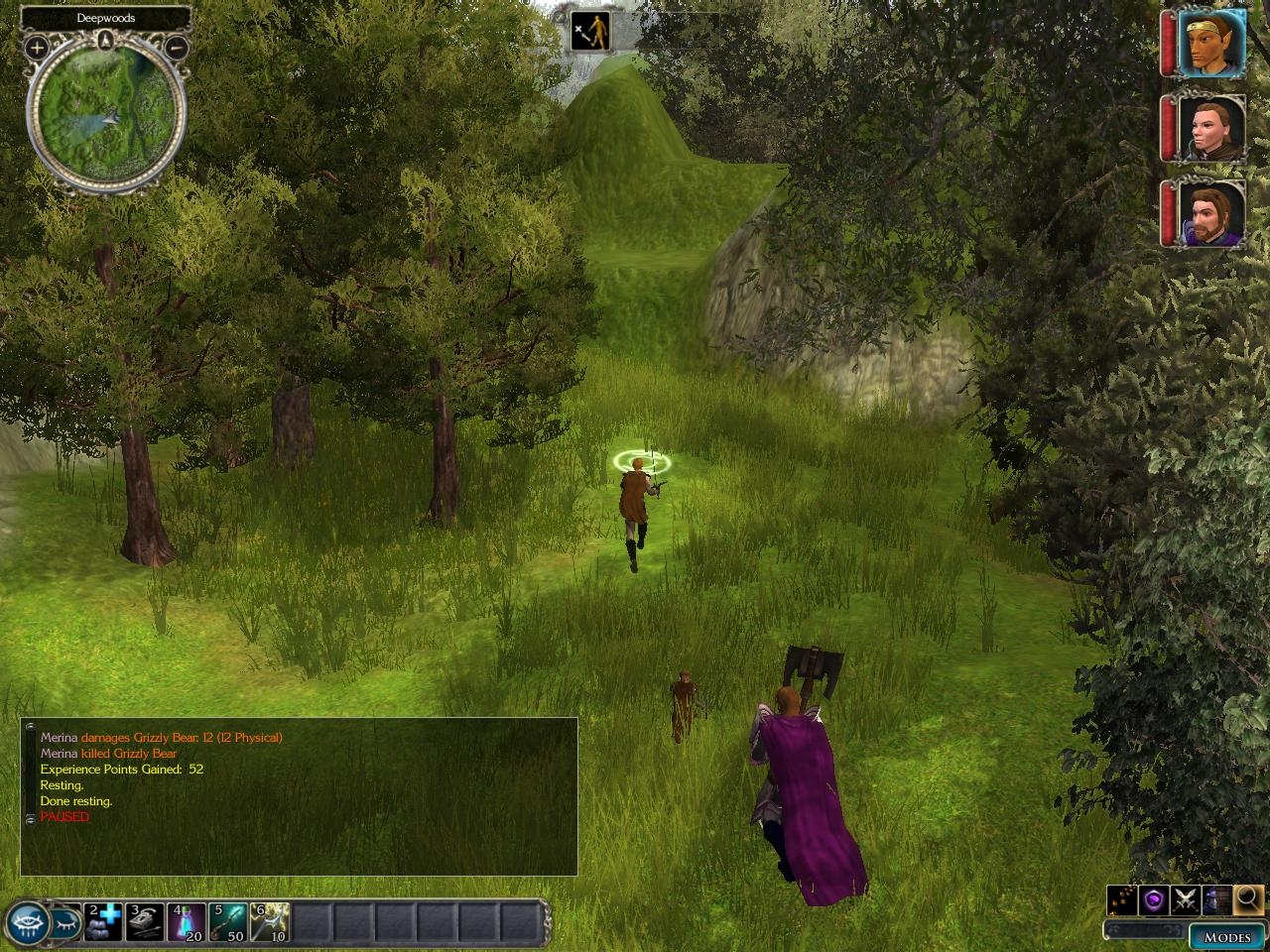Use hotbar slot 3 lock and picks
This screenshot has width=1270, height=952.
click(145, 921)
